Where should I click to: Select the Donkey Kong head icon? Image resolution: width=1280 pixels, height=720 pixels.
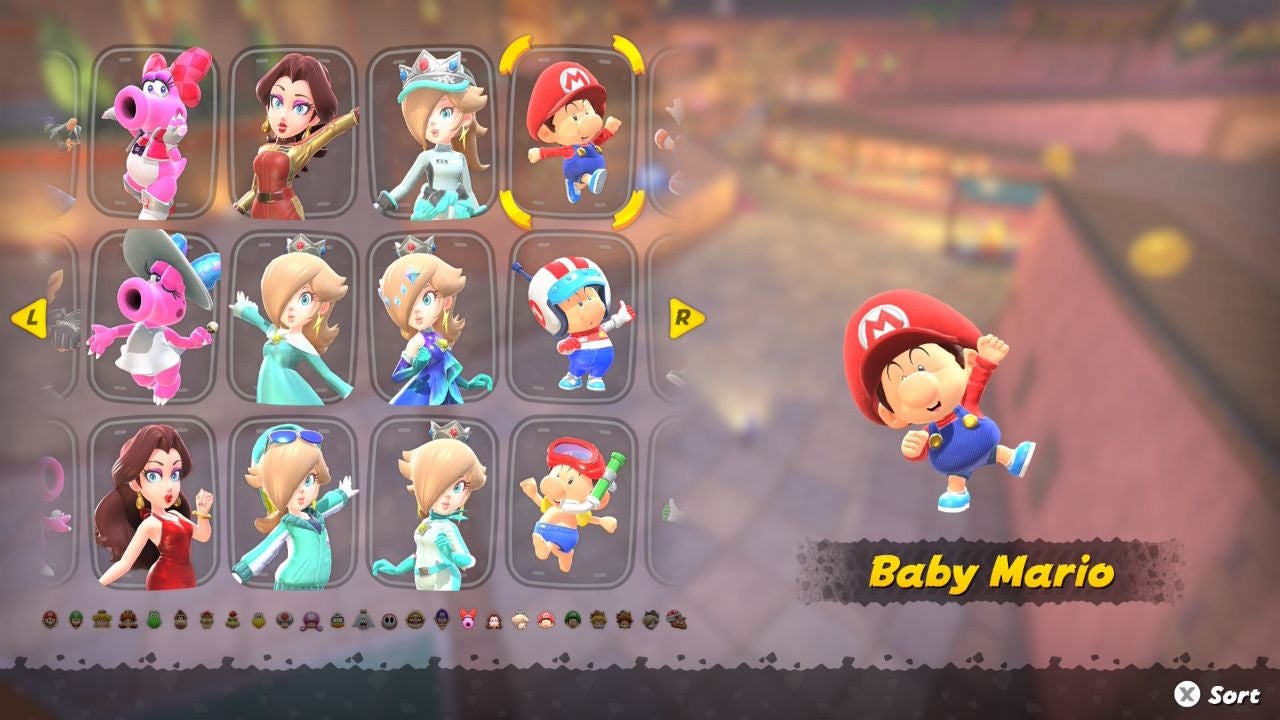point(179,620)
